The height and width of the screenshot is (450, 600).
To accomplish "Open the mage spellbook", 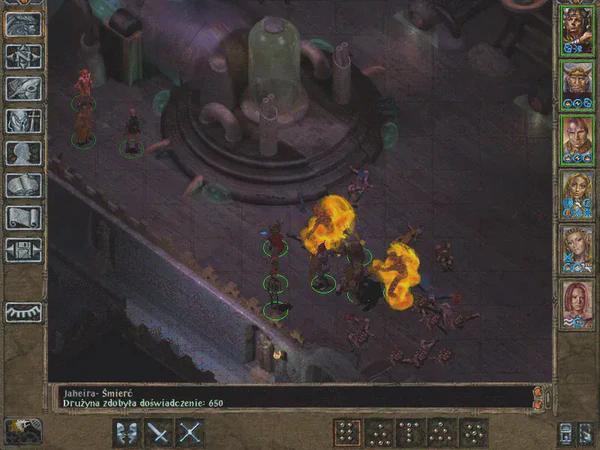I will coord(23,185).
